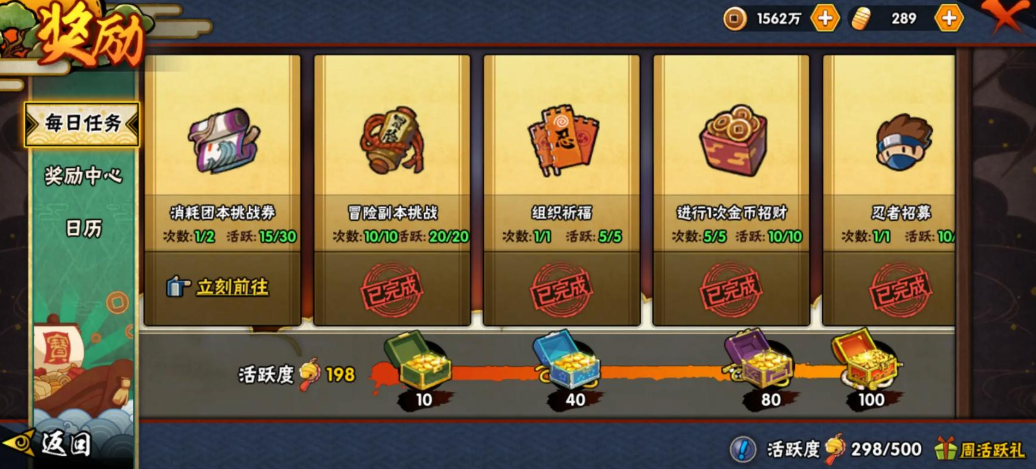Show activity info via the exclamation icon

pos(743,449)
